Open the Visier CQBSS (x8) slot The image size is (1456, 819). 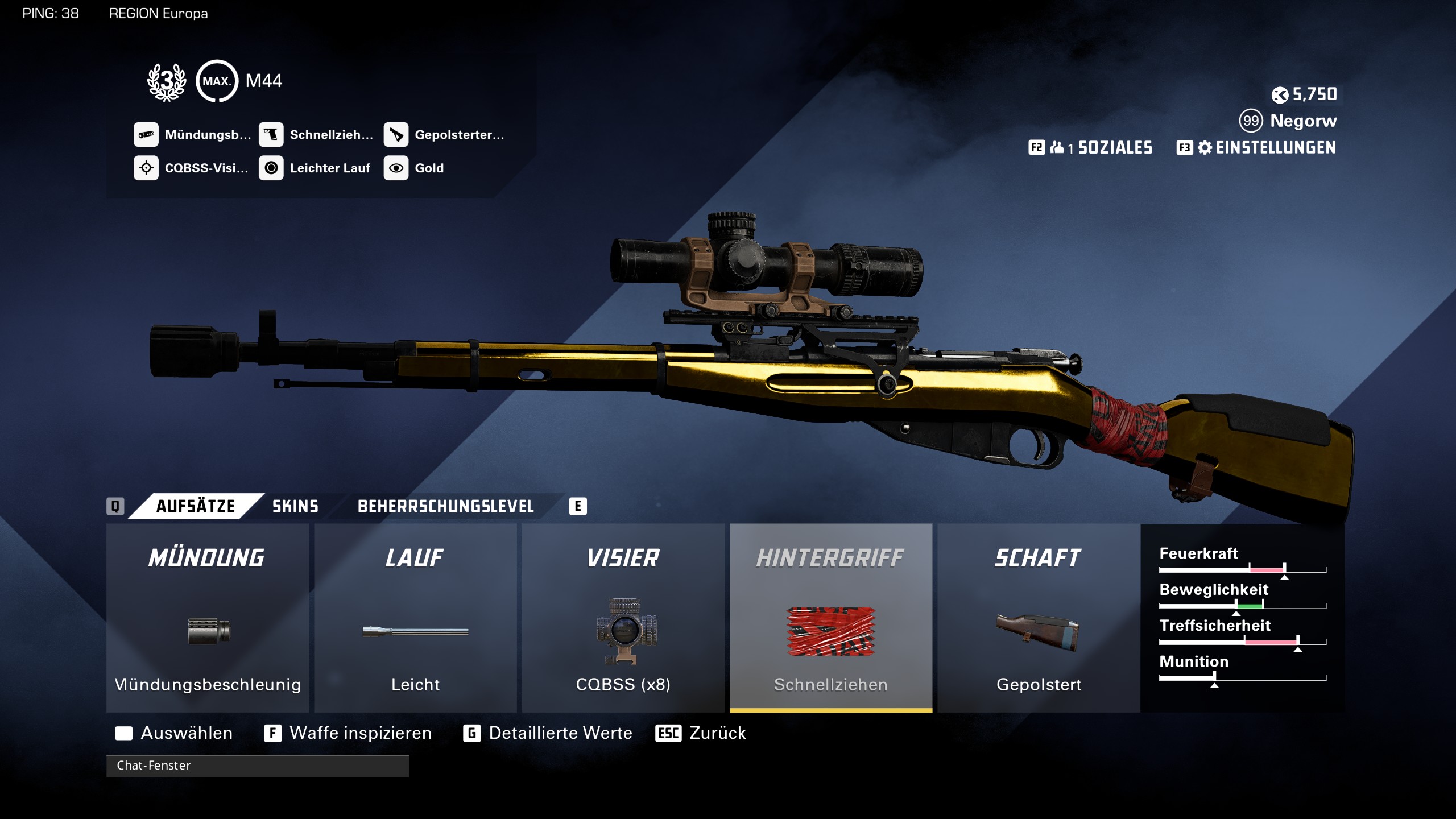tap(623, 618)
